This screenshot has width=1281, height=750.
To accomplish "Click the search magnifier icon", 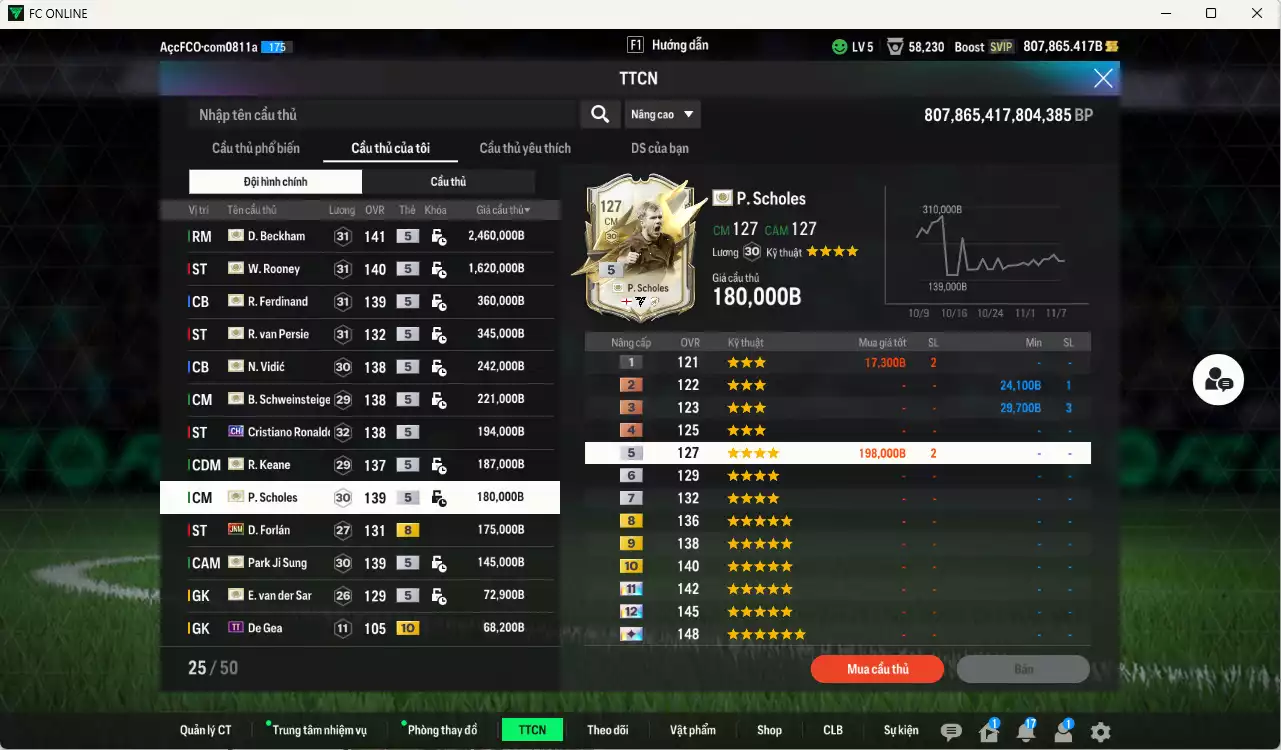I will tap(600, 114).
